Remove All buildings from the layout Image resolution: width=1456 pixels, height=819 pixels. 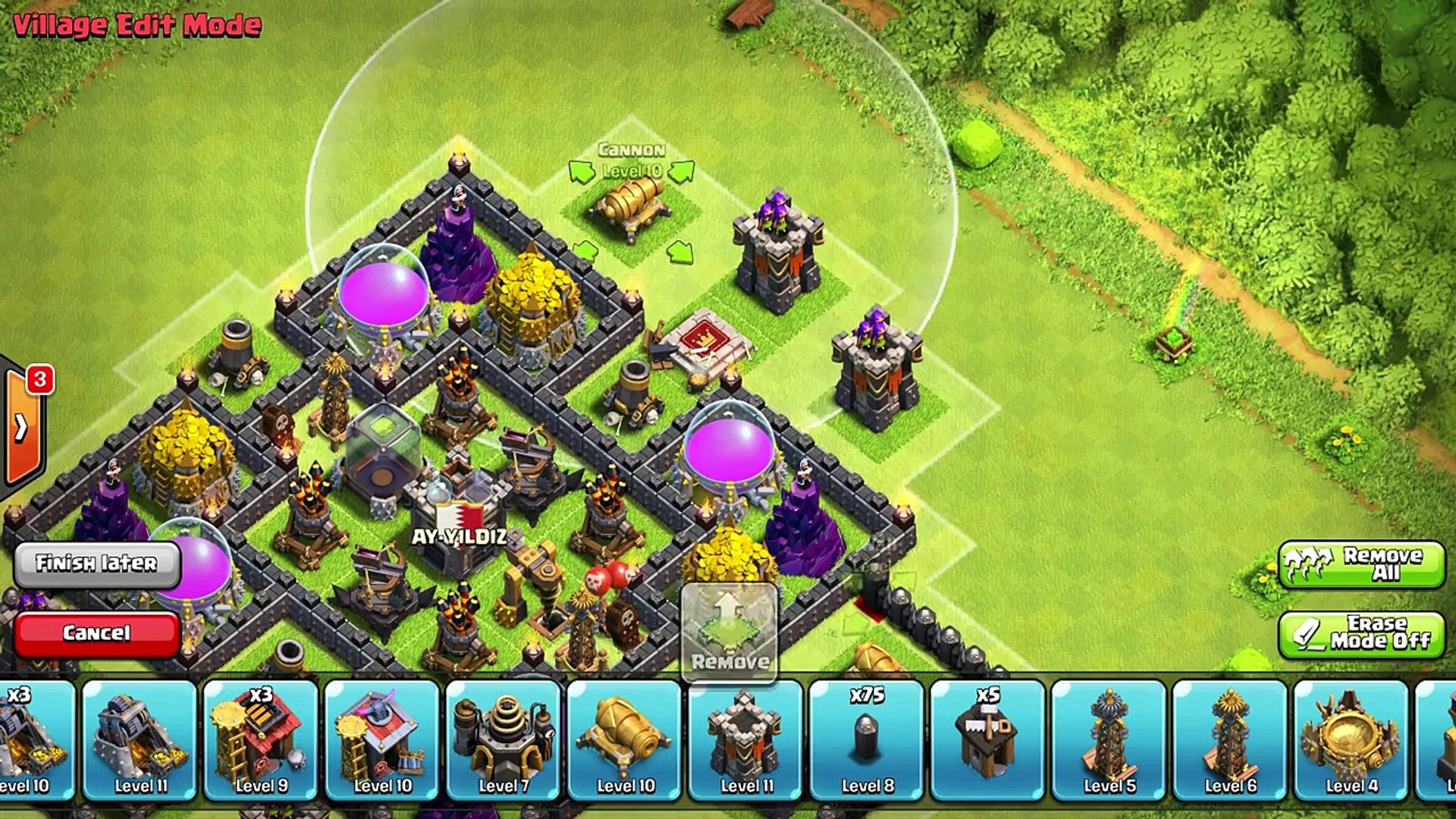click(1361, 564)
